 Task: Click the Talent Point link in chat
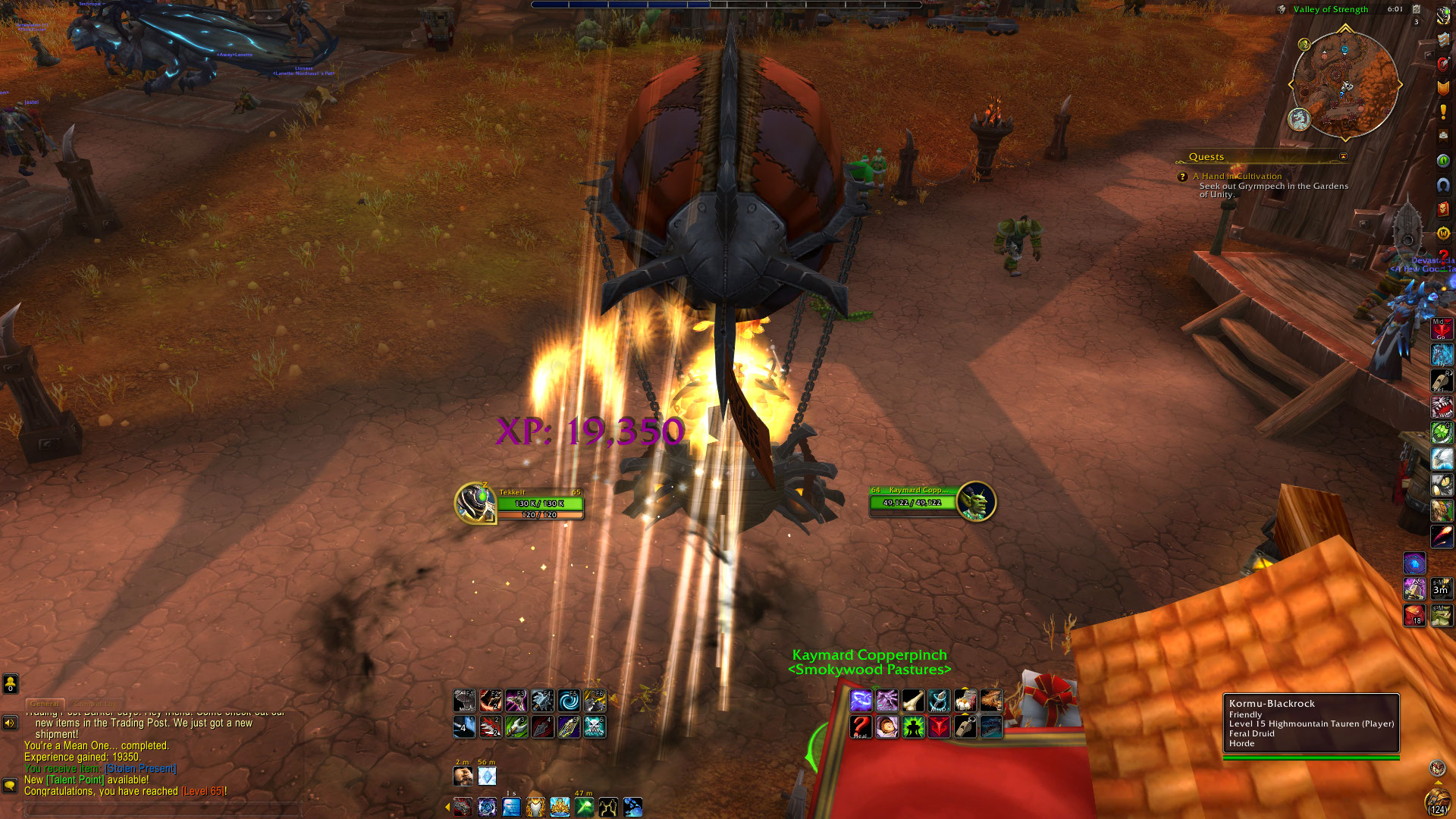74,780
